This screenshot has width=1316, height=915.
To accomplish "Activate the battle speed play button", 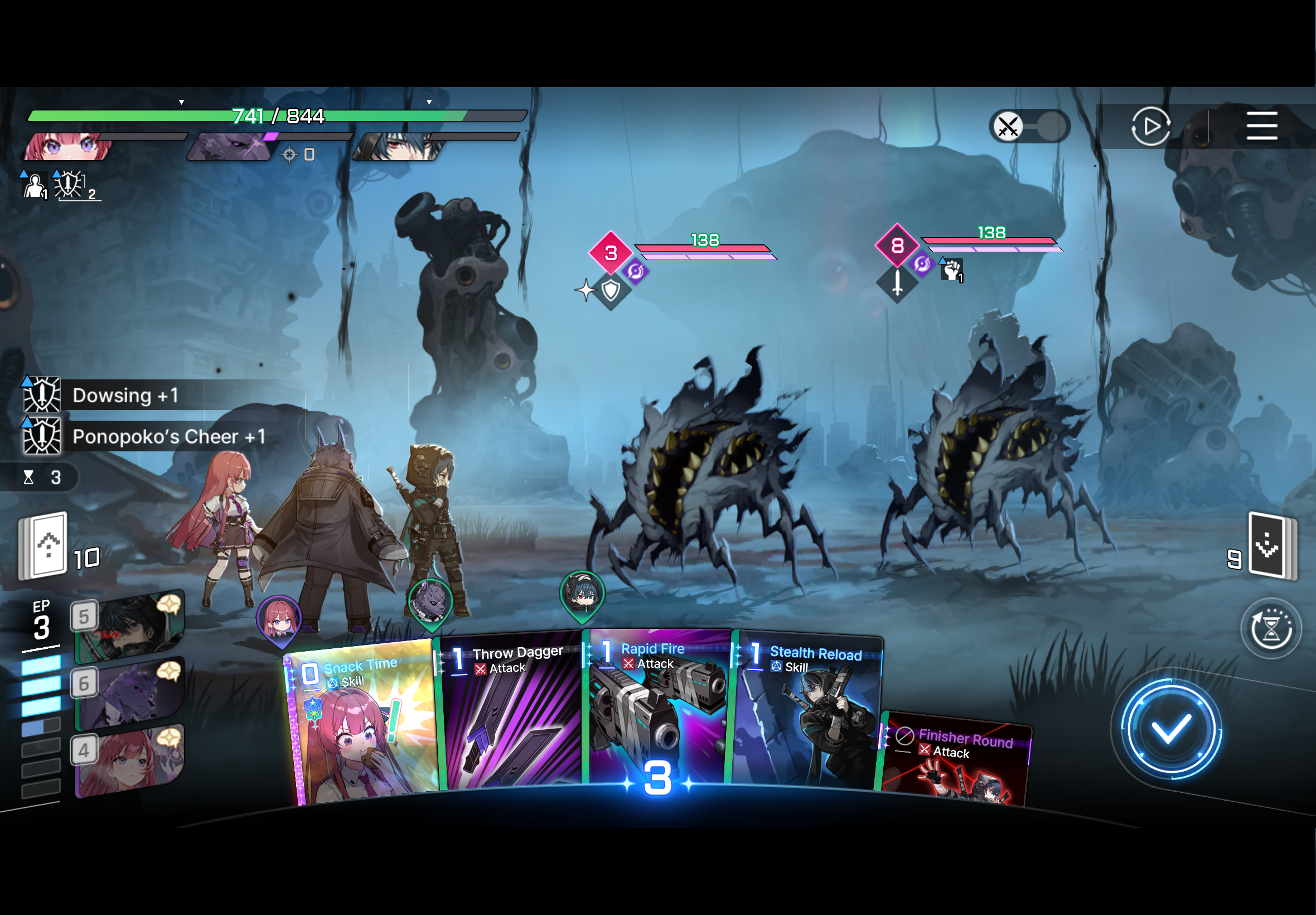I will point(1150,126).
